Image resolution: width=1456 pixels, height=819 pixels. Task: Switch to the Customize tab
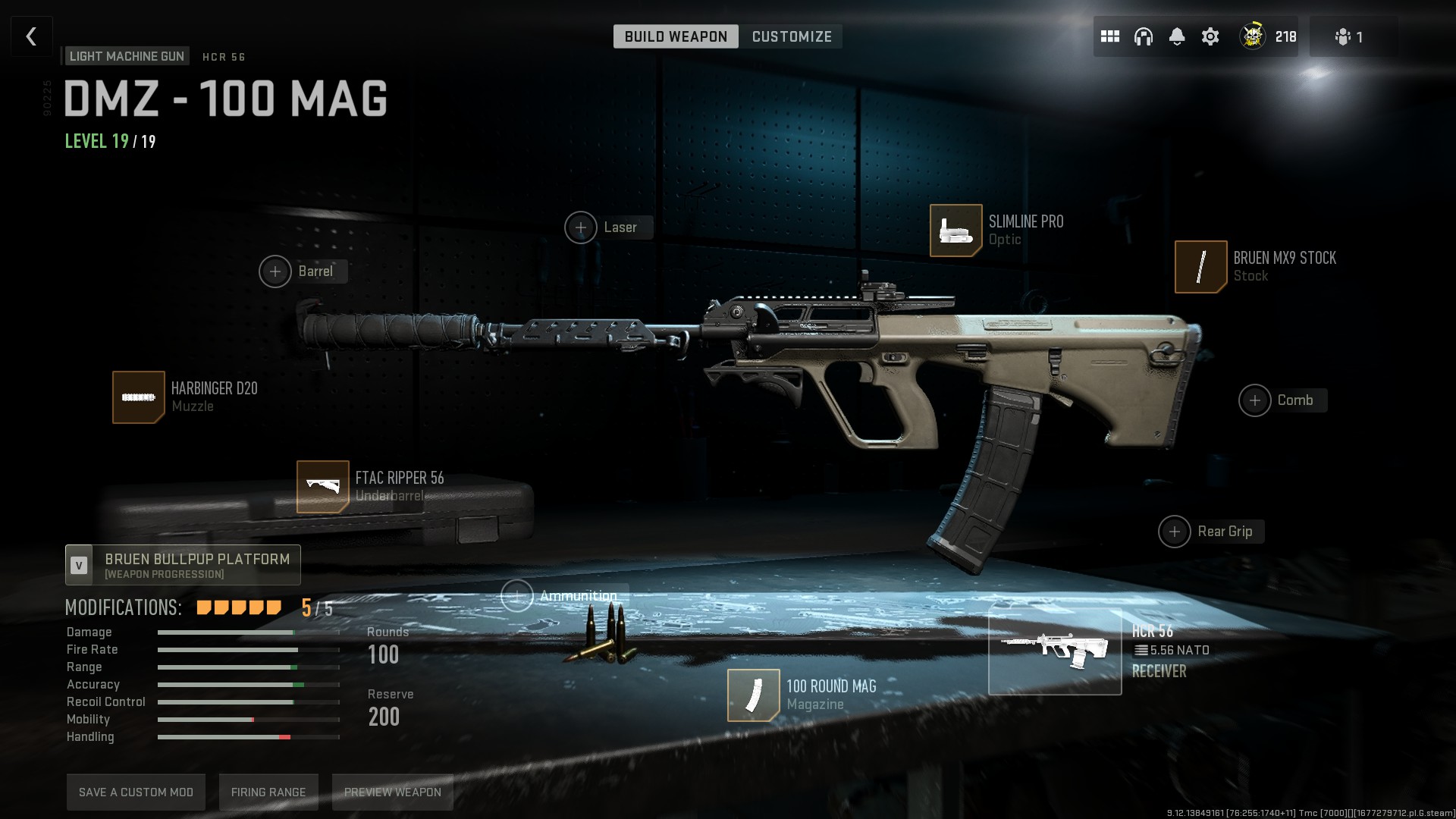(x=792, y=36)
